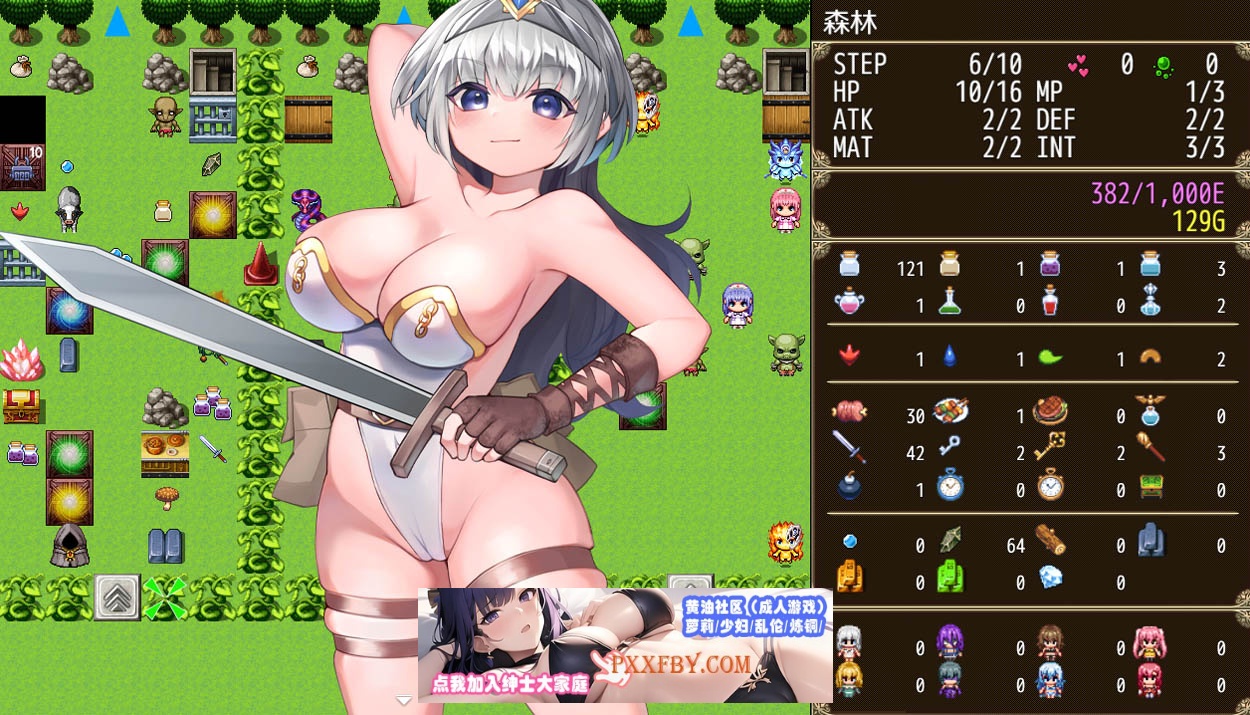Choose the green crystal shard material
1250x715 pixels.
pos(949,541)
